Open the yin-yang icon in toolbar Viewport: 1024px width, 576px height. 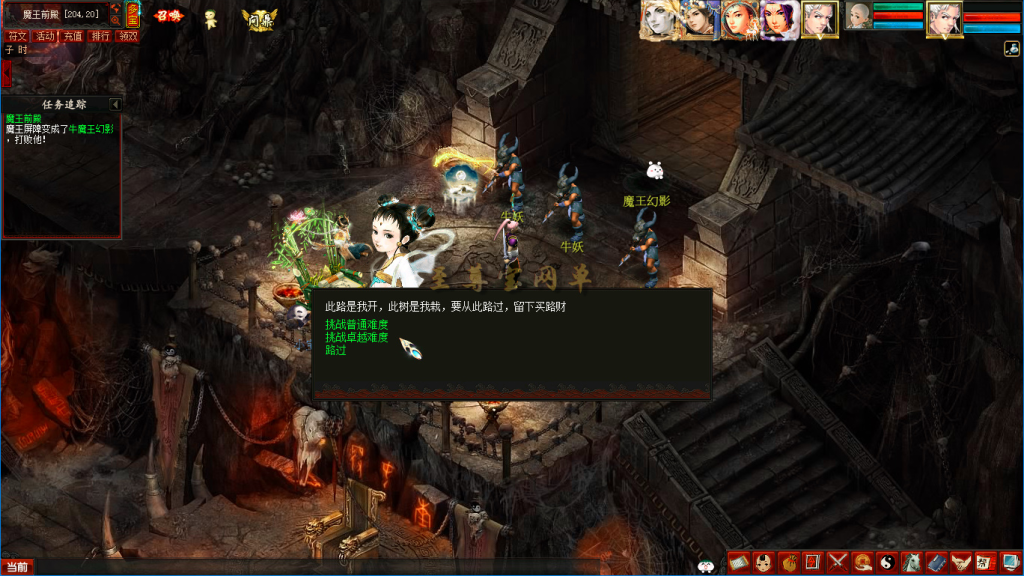pyautogui.click(x=886, y=563)
